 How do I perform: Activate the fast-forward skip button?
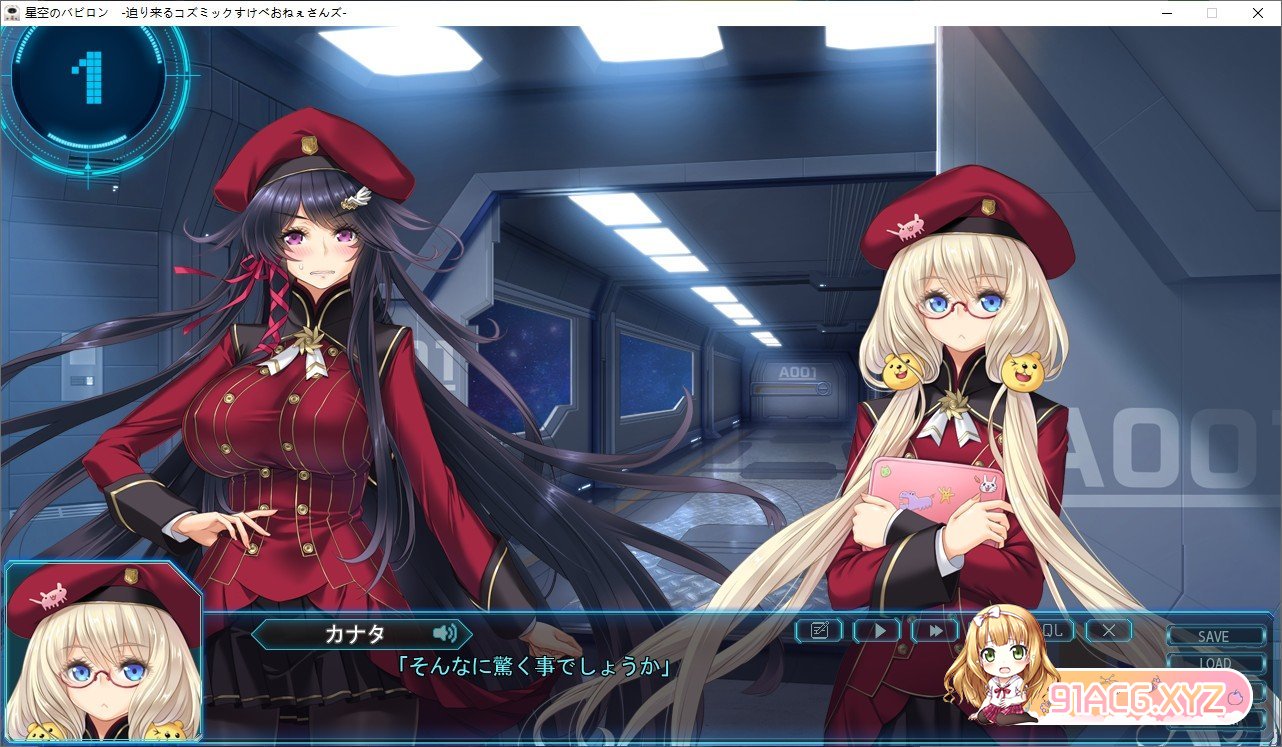(x=935, y=631)
